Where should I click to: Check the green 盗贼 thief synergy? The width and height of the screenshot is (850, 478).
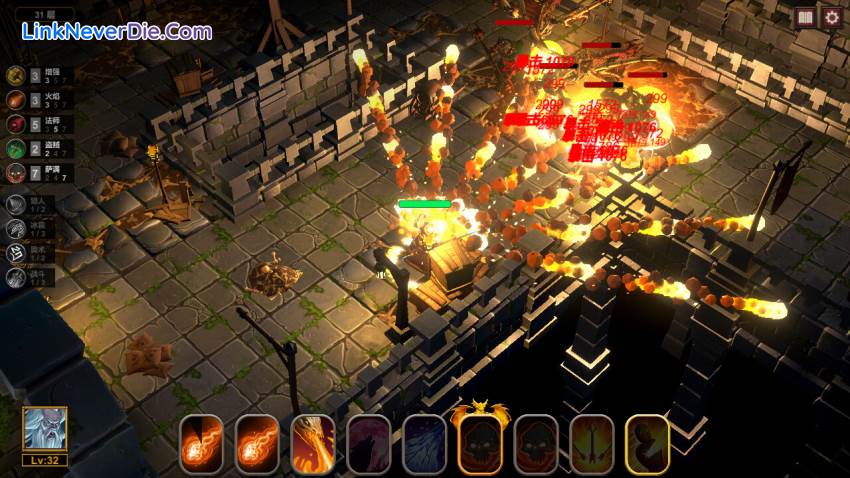(17, 148)
